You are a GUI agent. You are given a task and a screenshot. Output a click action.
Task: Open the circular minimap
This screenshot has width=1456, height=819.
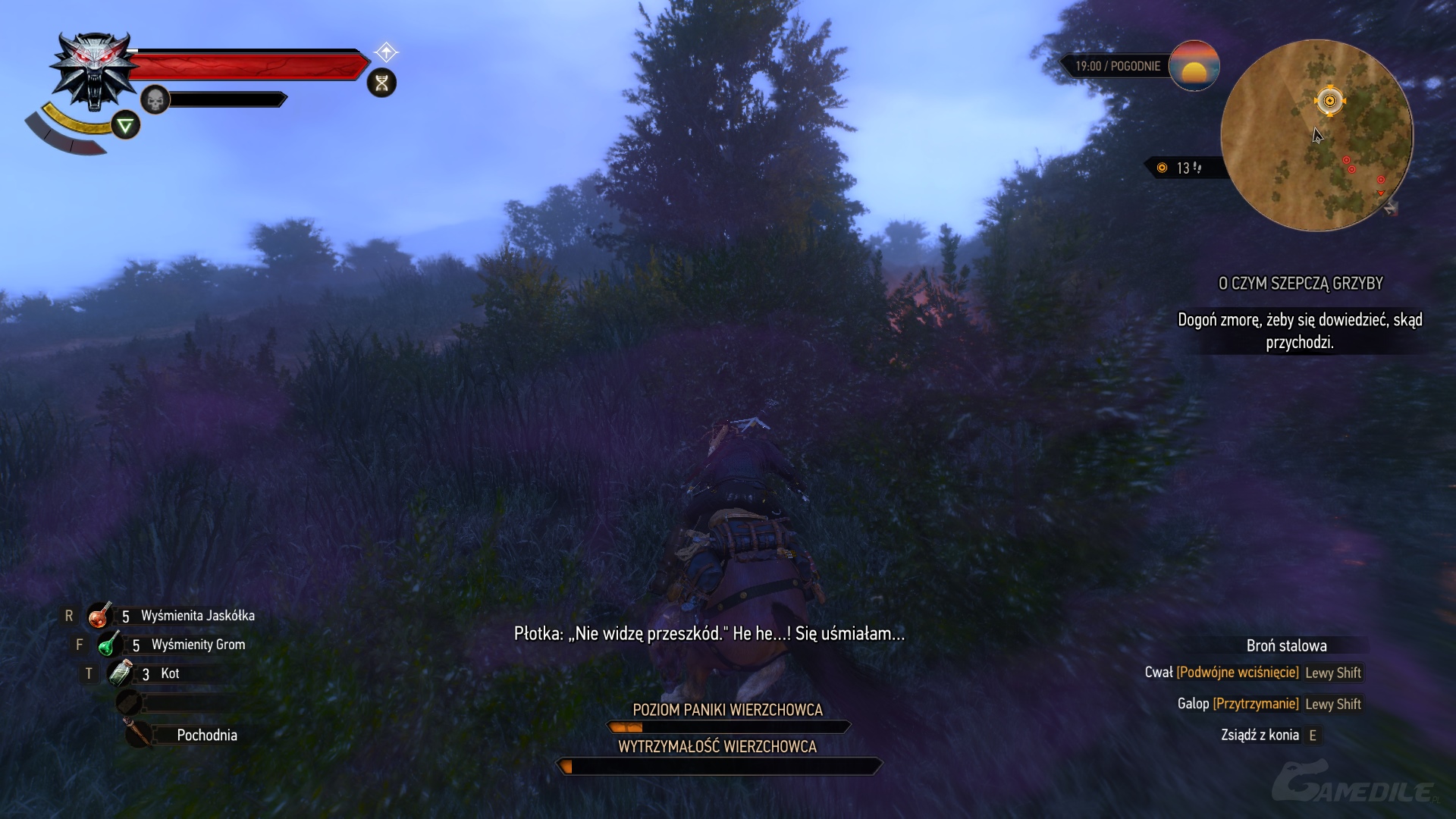pyautogui.click(x=1316, y=135)
